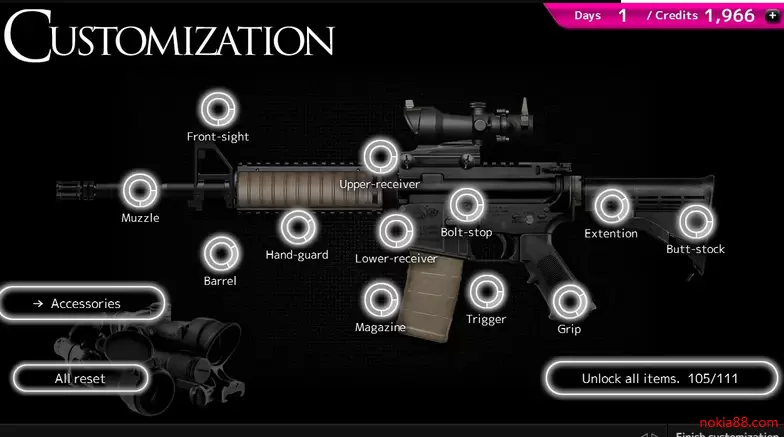This screenshot has width=784, height=437.
Task: Select the Extention part node
Action: [610, 206]
